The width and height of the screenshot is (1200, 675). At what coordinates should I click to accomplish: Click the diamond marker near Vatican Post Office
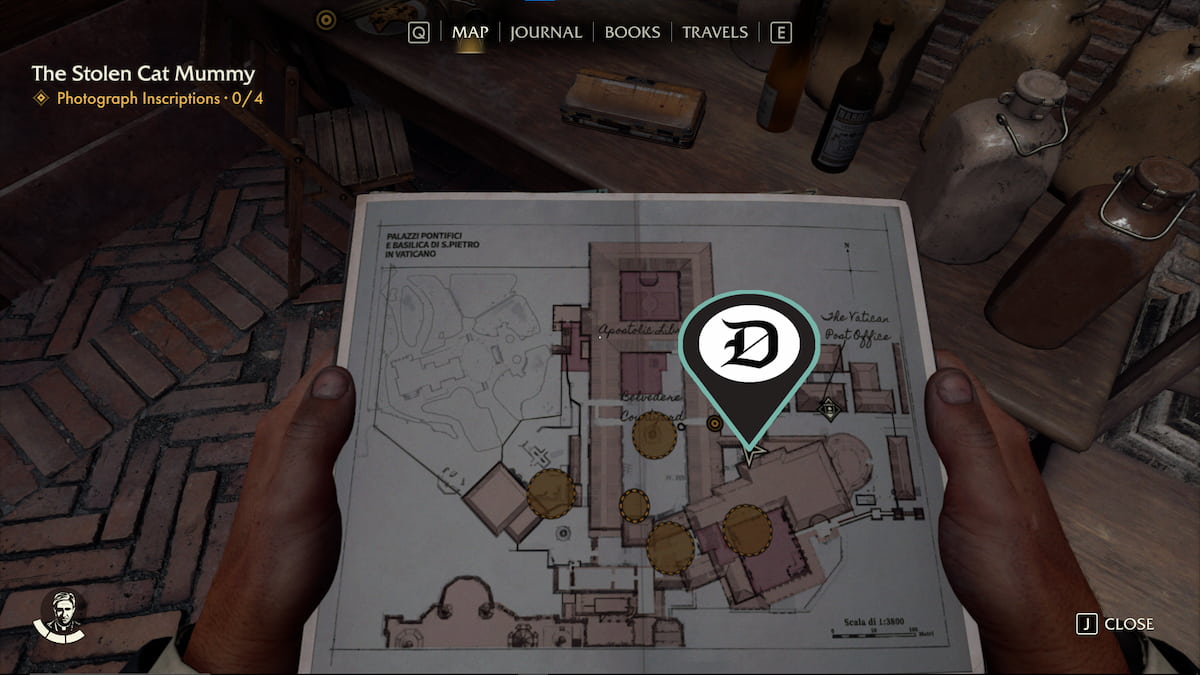point(828,407)
